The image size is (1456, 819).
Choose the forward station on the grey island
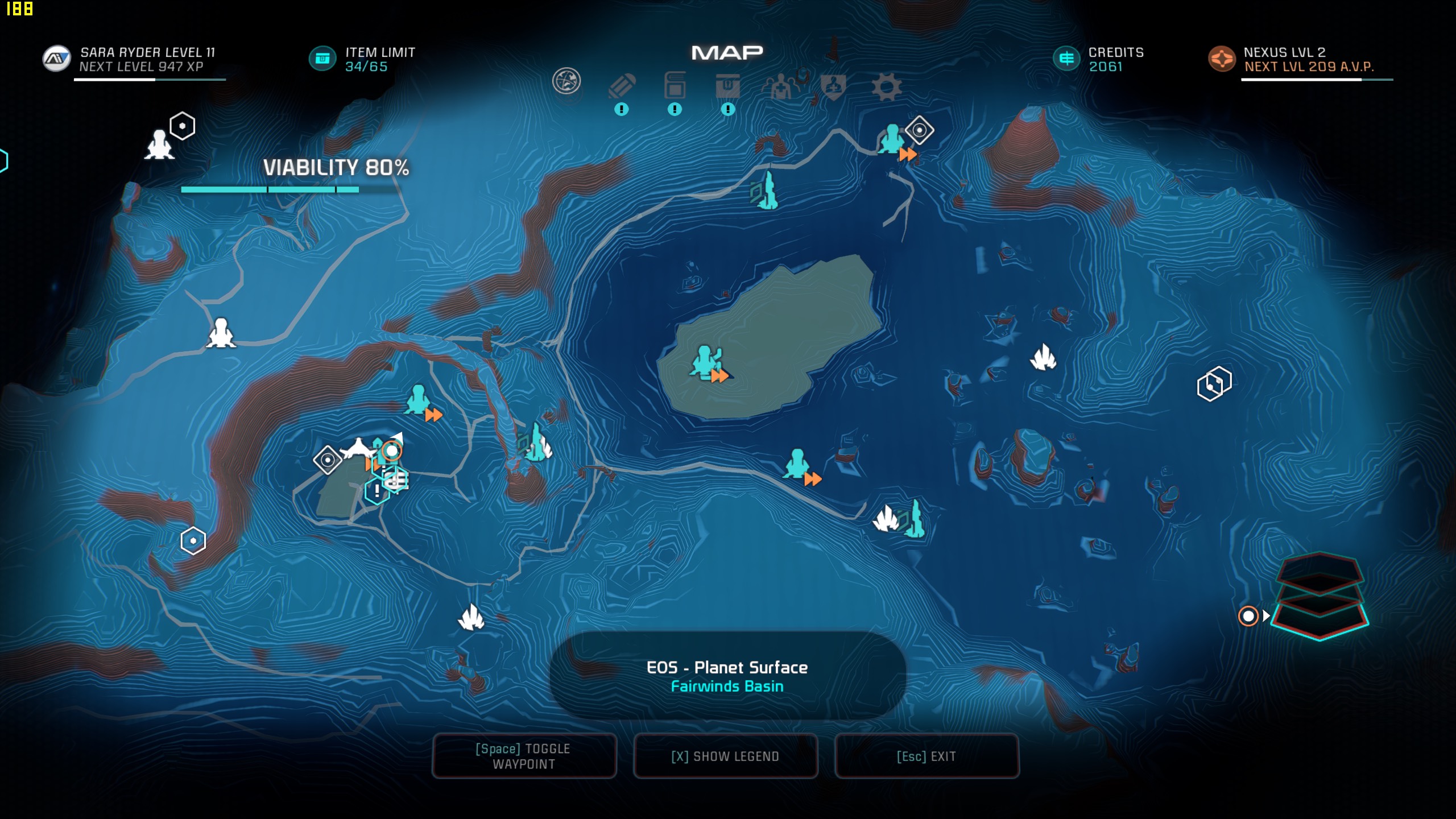click(x=706, y=362)
